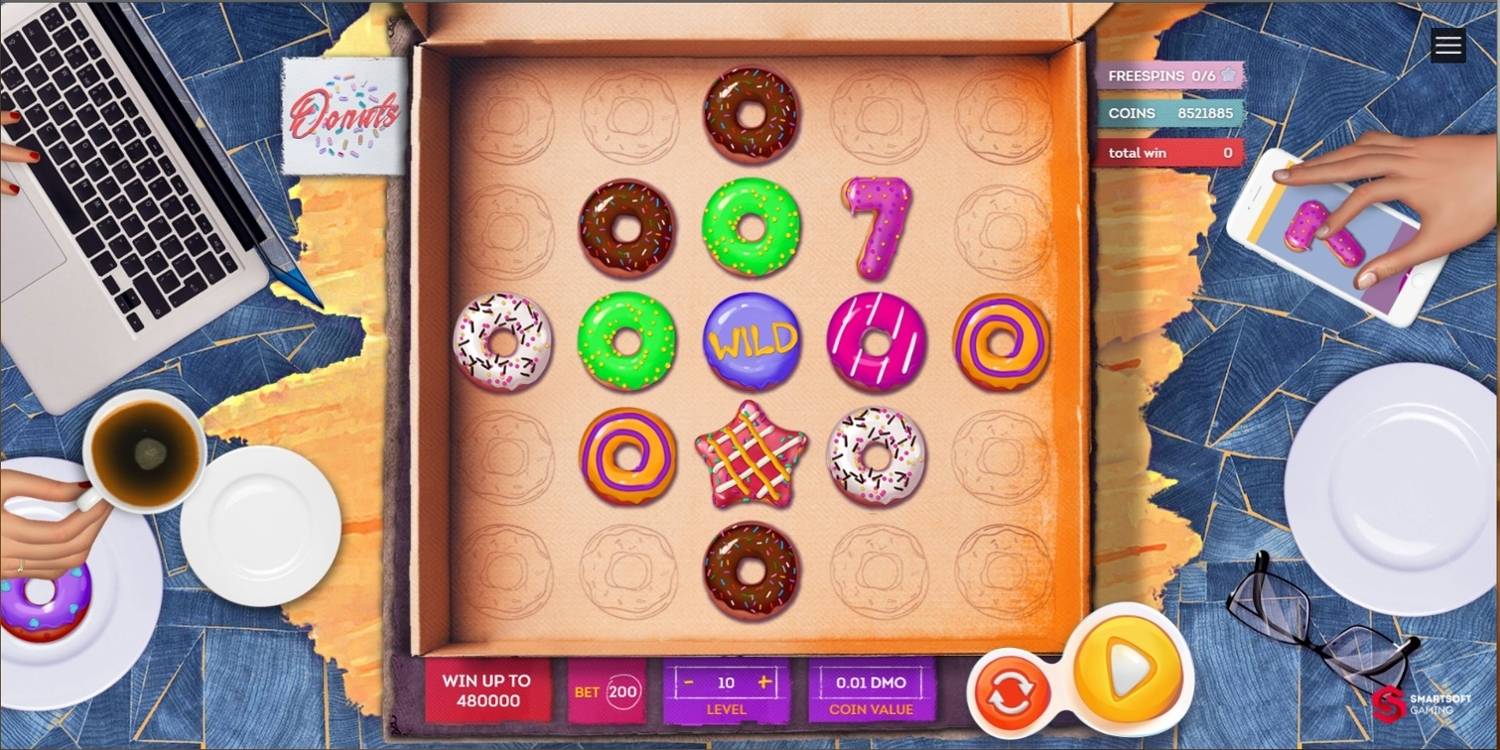Screen dimensions: 1500x750
Task: Click the WIN UP TO 480000 banner
Action: pyautogui.click(x=489, y=690)
